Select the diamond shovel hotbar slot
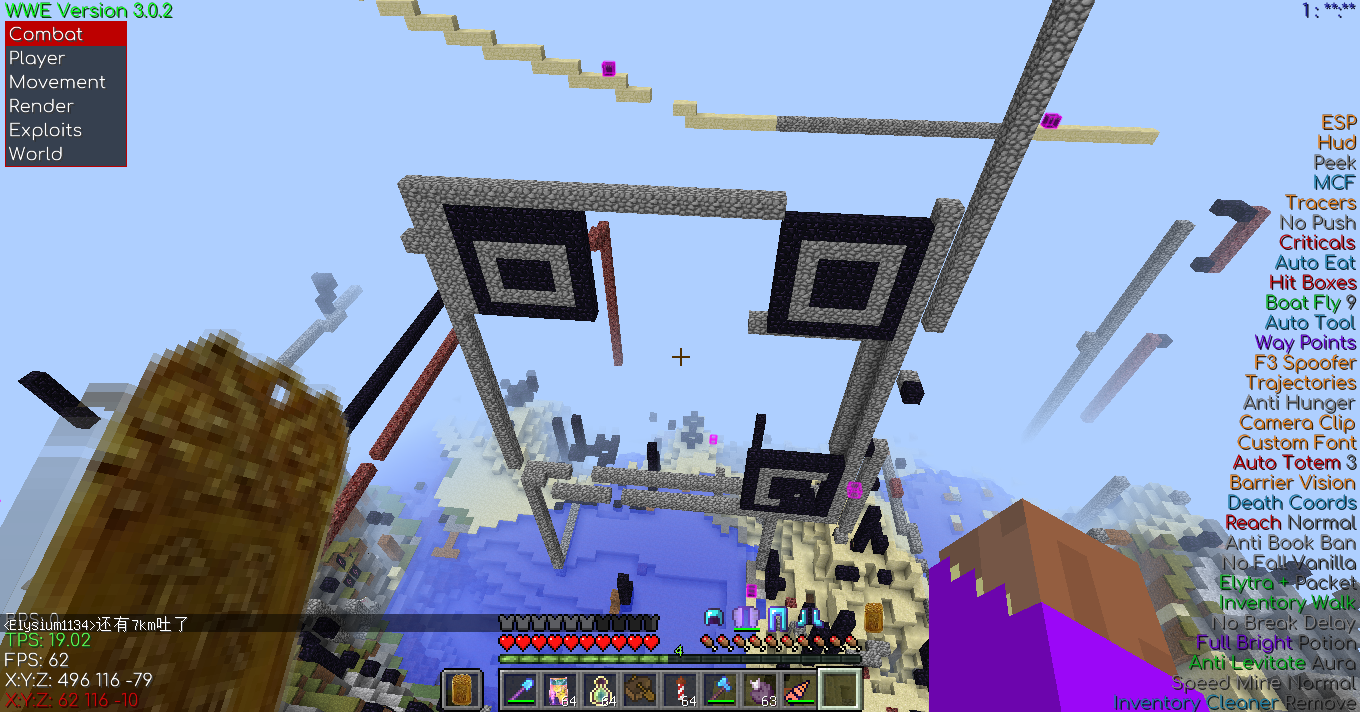The image size is (1360, 712). point(520,690)
